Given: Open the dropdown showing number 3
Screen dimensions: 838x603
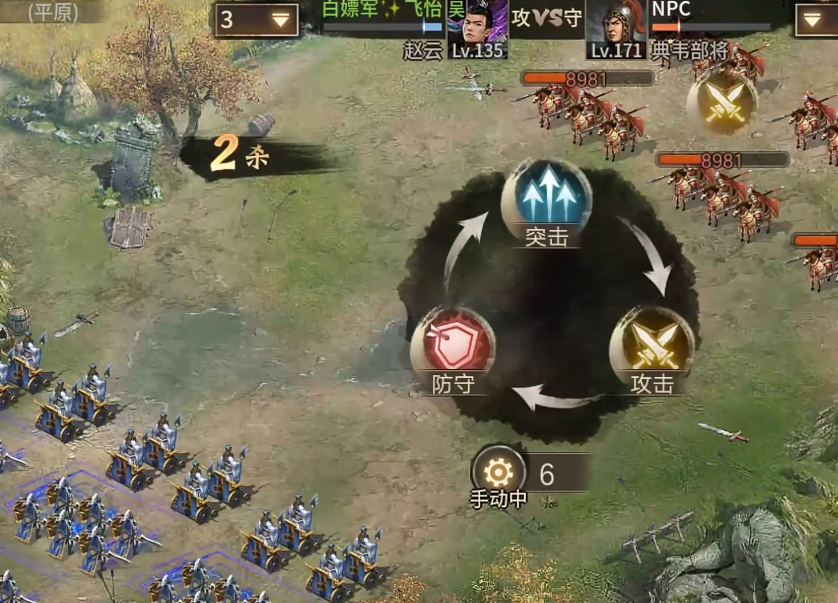Looking at the screenshot, I should (x=256, y=19).
